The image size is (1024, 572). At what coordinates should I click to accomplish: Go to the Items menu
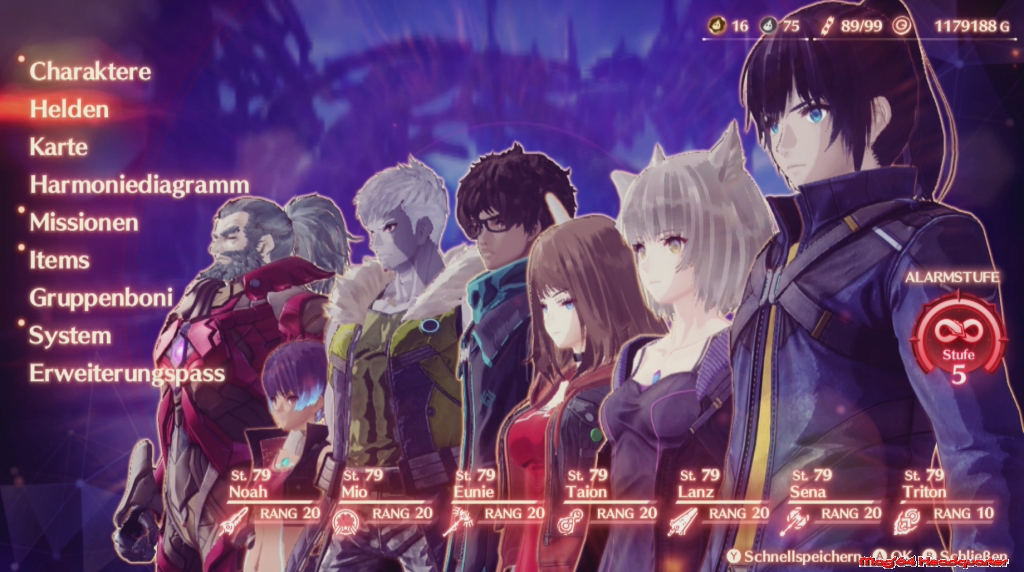59,260
